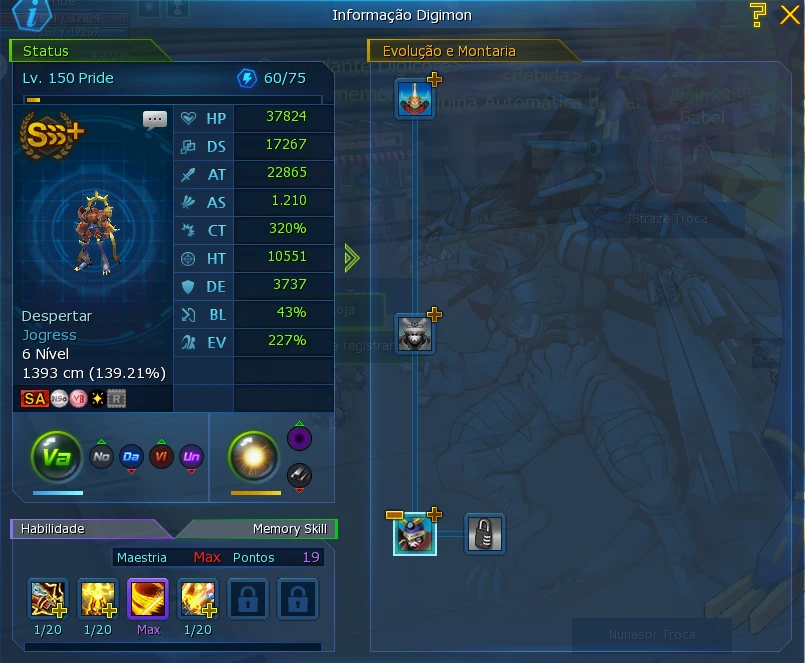805x663 pixels.
Task: Close the Informação Digimon window
Action: pyautogui.click(x=787, y=13)
